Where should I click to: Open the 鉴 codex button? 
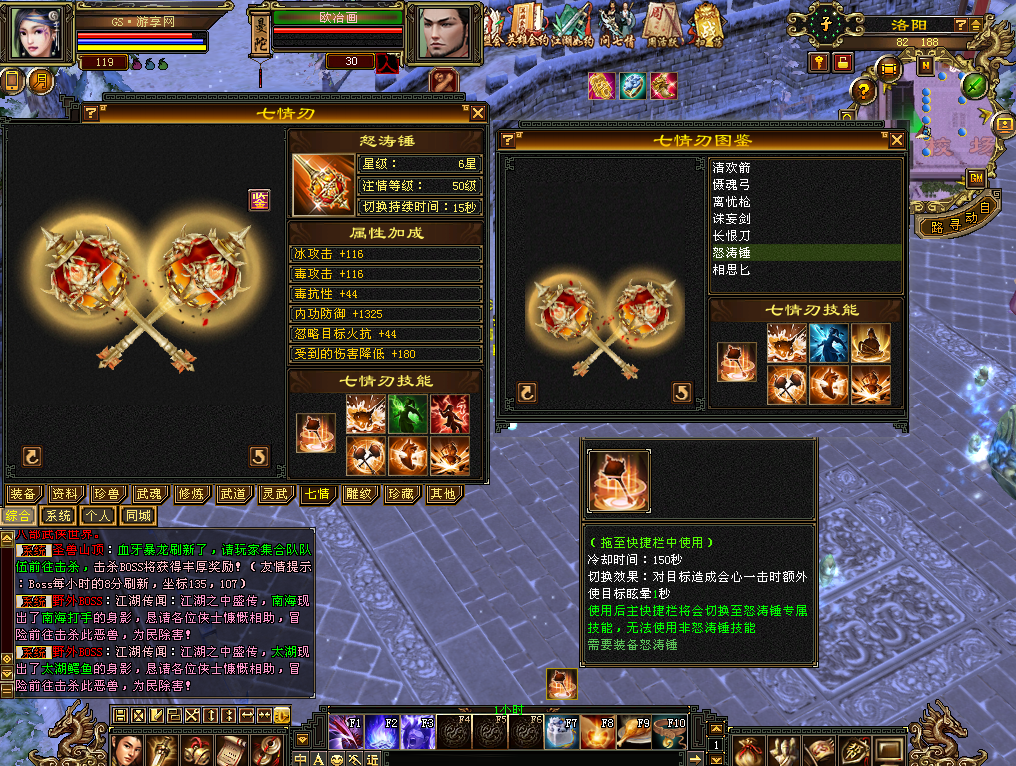coord(259,199)
